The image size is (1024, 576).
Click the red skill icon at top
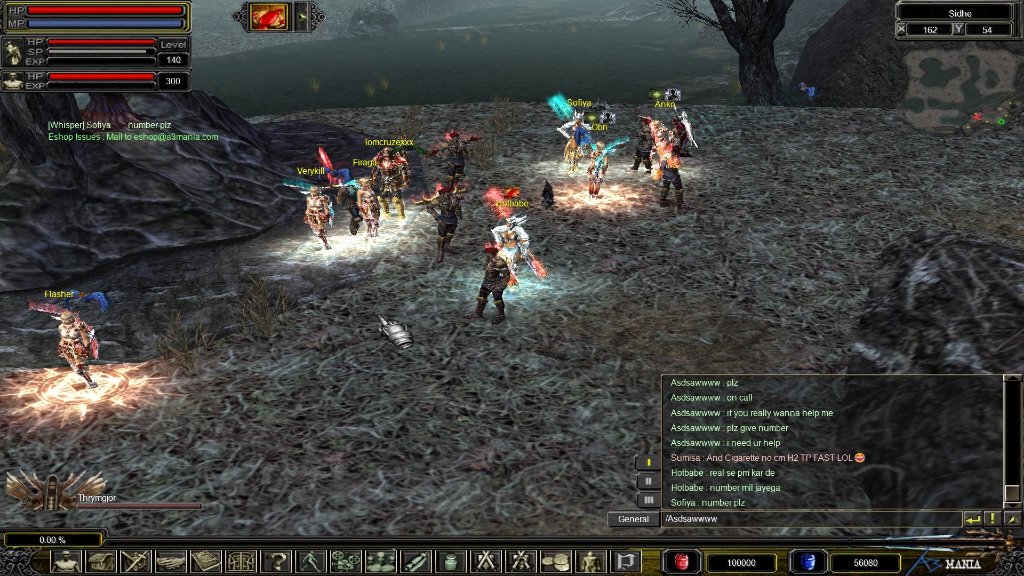(x=269, y=16)
